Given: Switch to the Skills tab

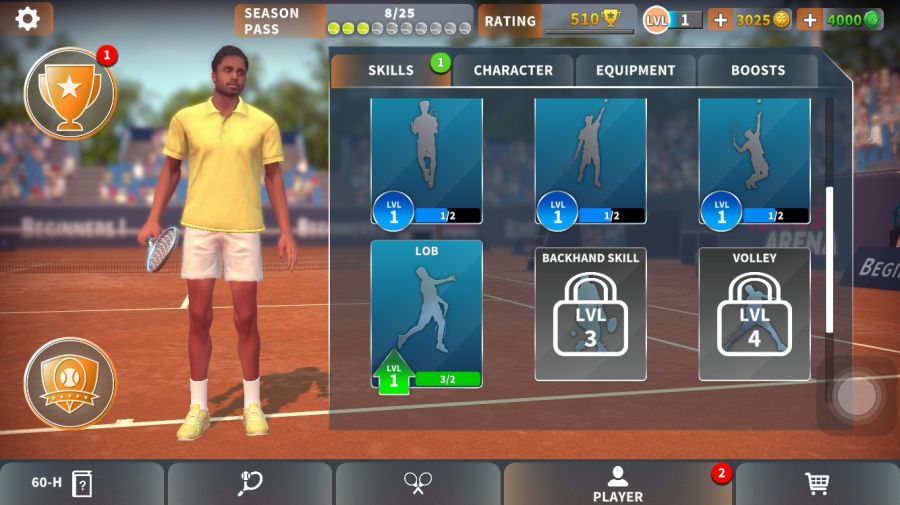Looking at the screenshot, I should [391, 70].
